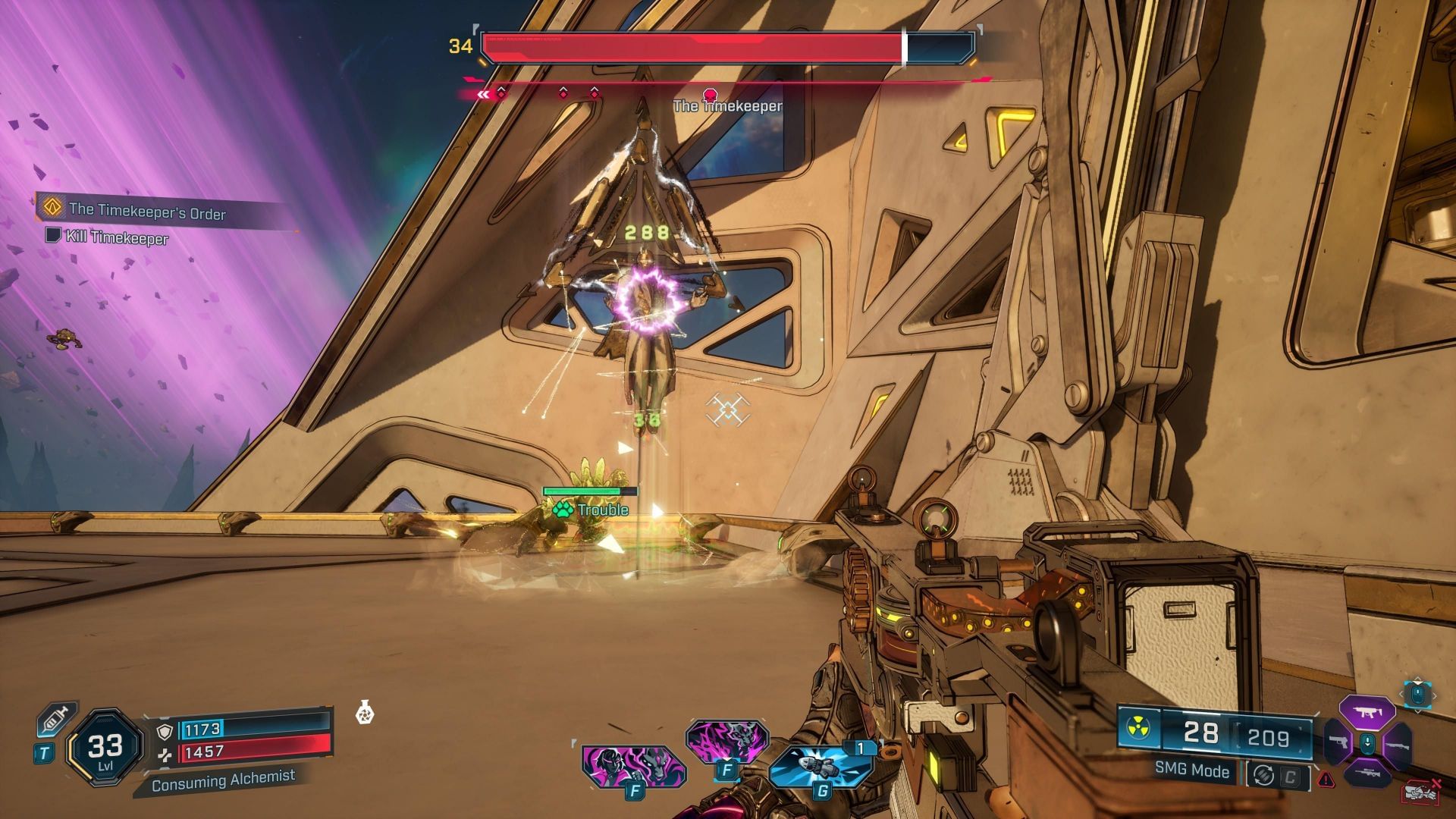Trigger the character and beast action skill
Image resolution: width=1456 pixels, height=819 pixels.
[633, 766]
